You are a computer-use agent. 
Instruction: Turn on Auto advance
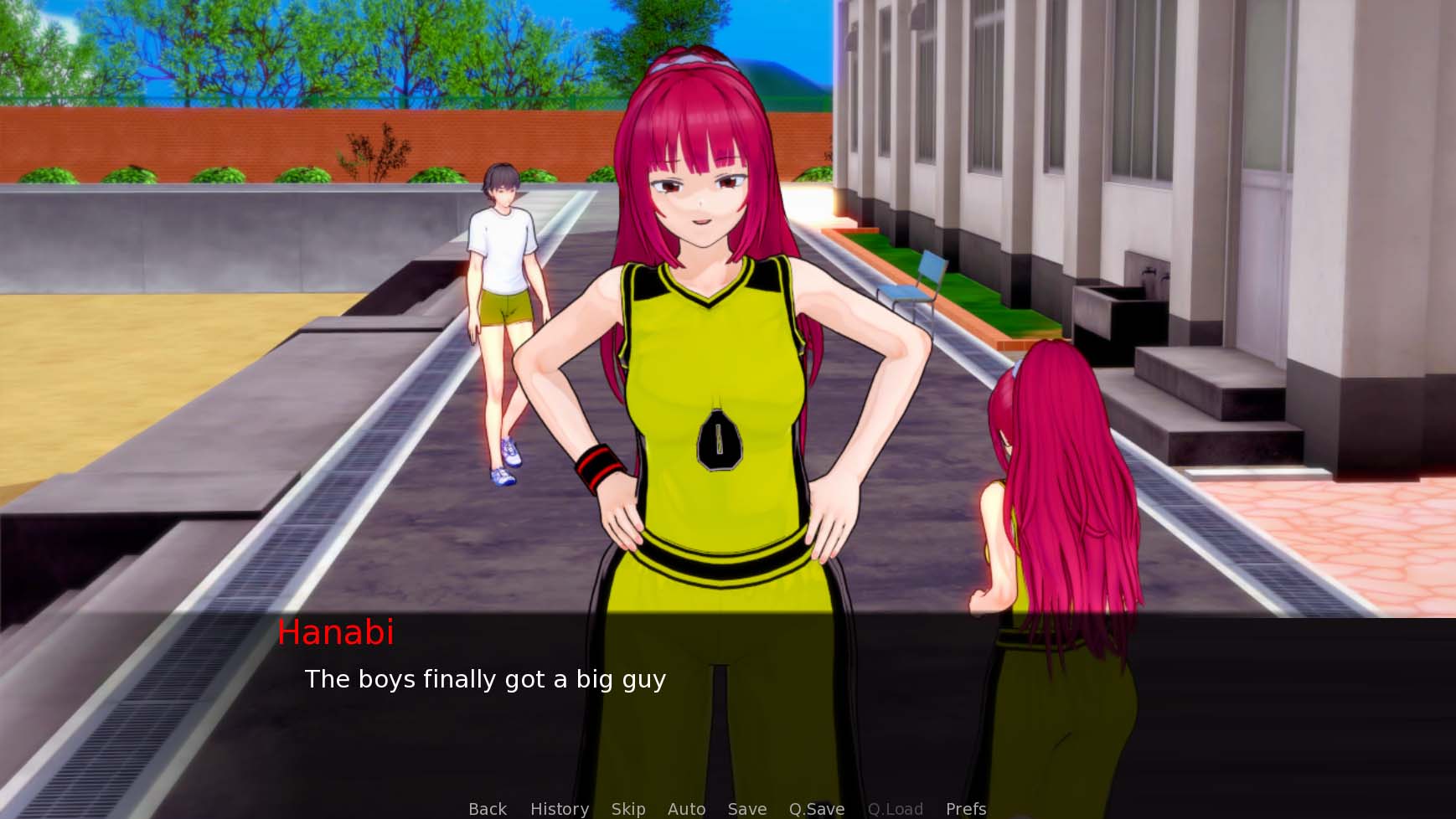coord(686,808)
